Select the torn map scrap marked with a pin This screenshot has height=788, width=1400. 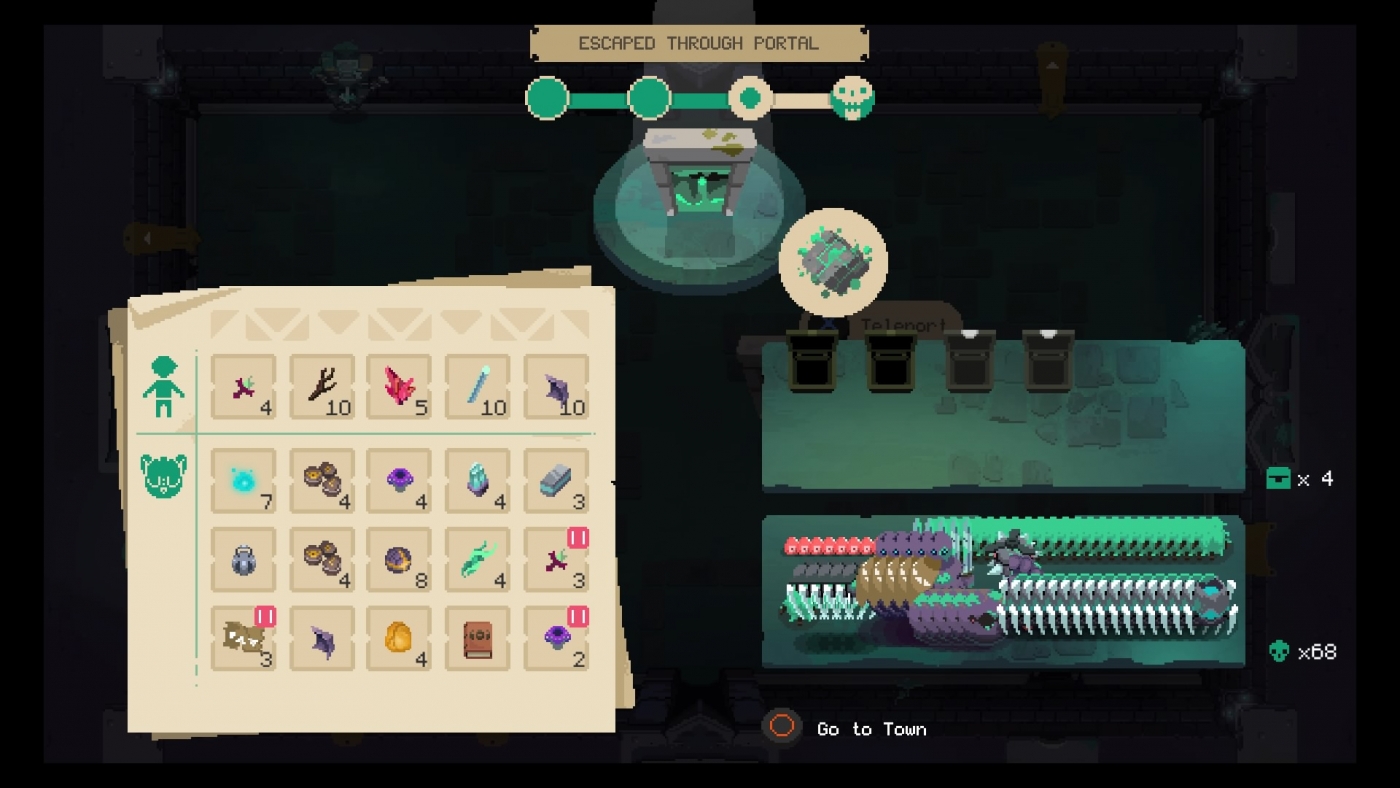[243, 640]
